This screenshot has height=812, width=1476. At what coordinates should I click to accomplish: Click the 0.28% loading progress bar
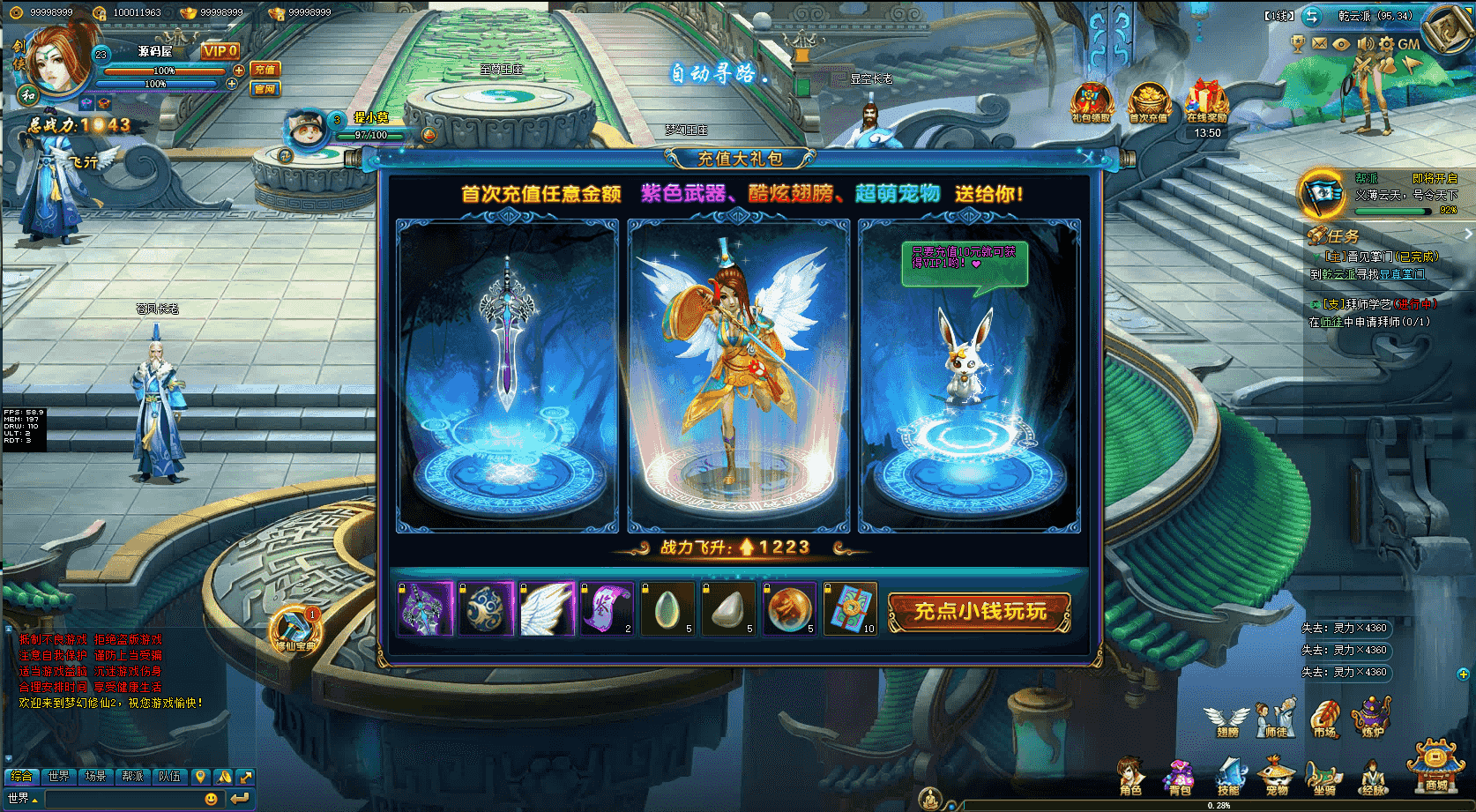point(1219,805)
